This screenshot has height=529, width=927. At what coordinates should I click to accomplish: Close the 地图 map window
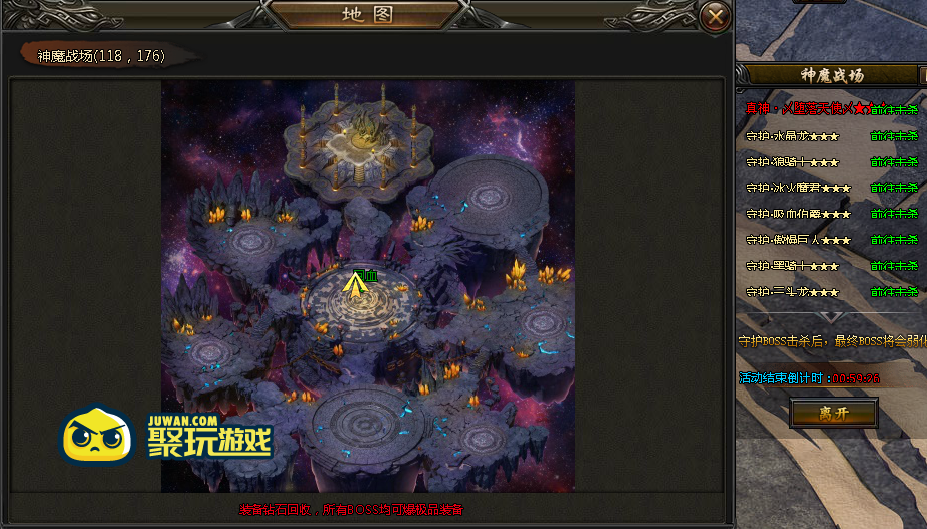(x=713, y=16)
